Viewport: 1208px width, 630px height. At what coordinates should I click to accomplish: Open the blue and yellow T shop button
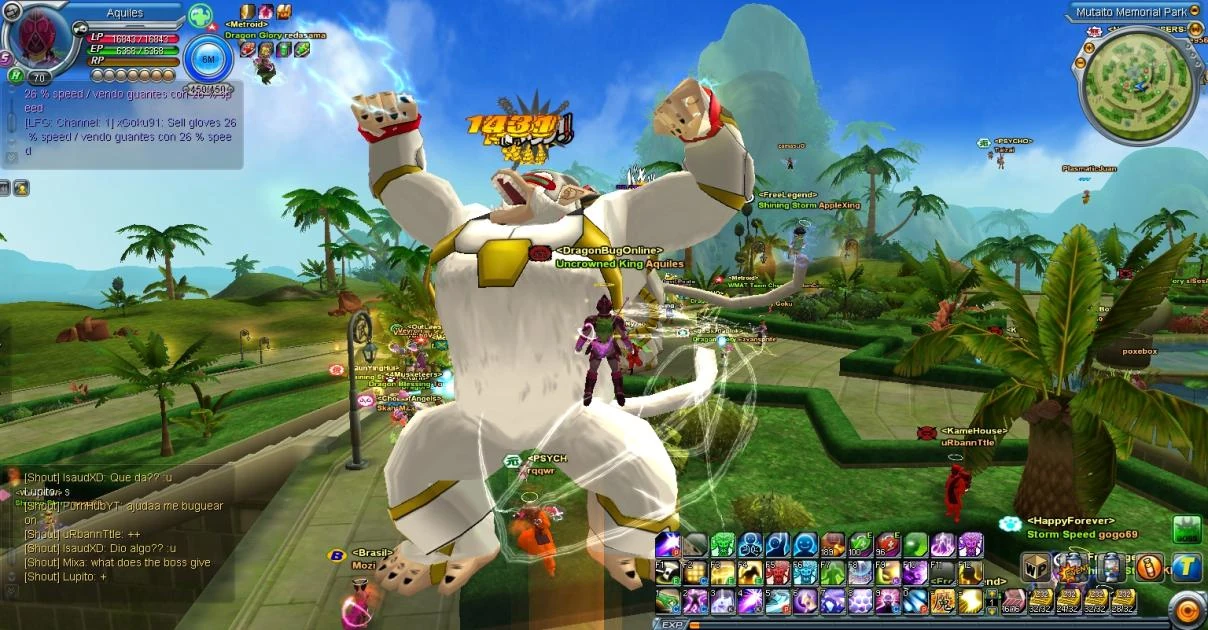coord(1187,569)
